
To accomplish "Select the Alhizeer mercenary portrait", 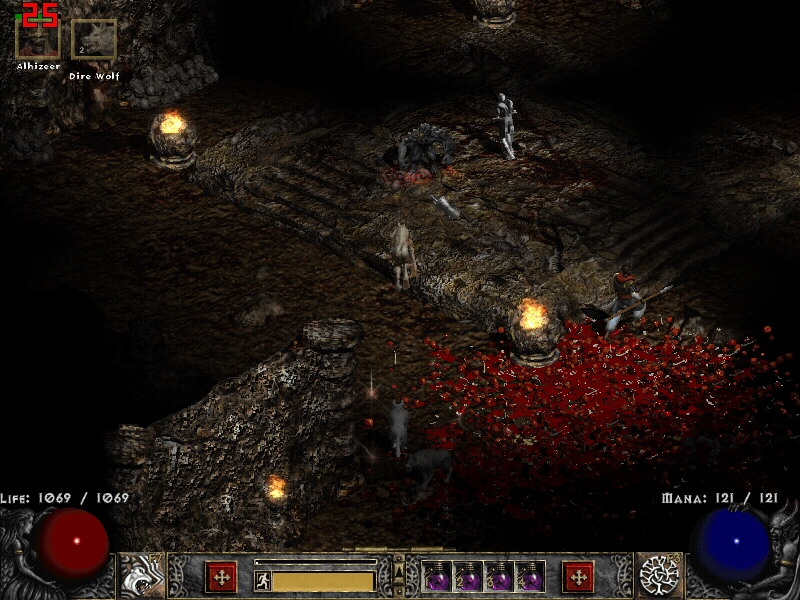I will tap(38, 38).
